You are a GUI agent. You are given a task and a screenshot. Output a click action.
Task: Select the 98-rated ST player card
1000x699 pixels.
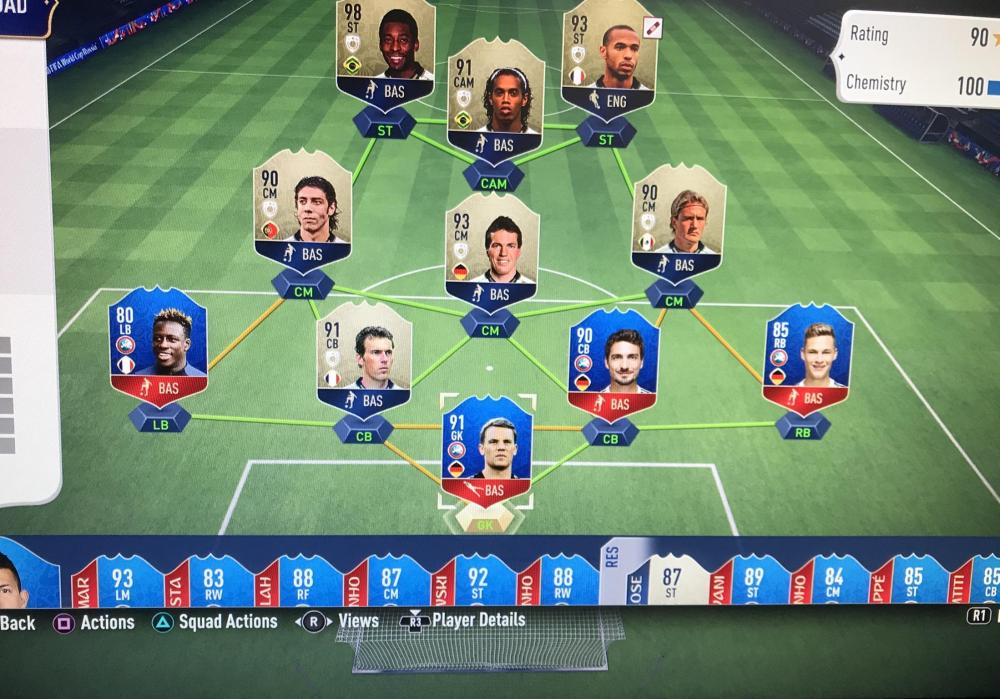386,52
